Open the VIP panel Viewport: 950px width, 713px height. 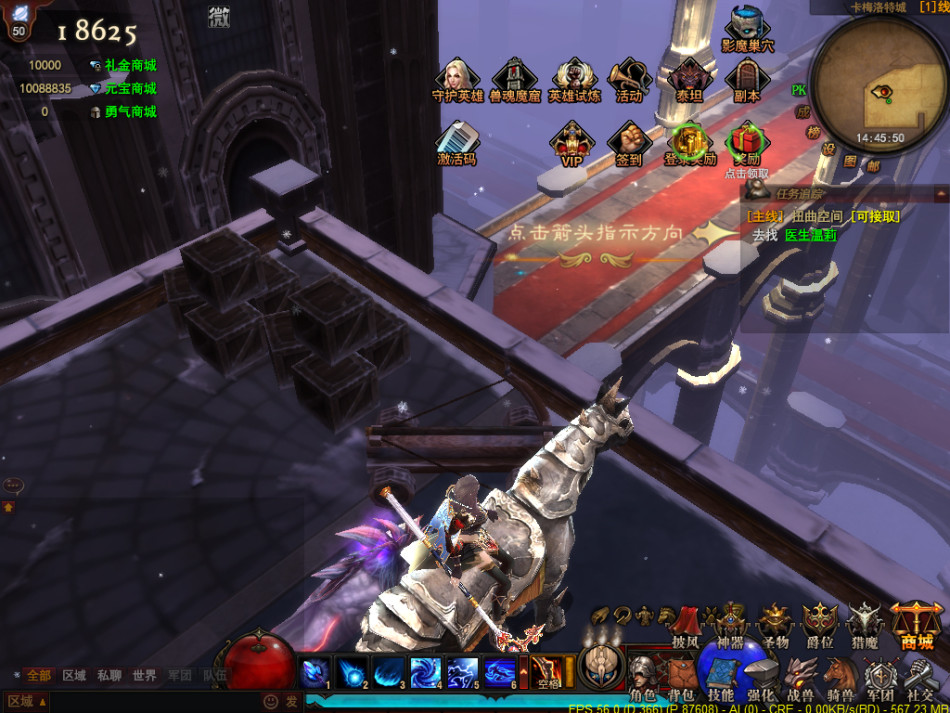(x=572, y=141)
